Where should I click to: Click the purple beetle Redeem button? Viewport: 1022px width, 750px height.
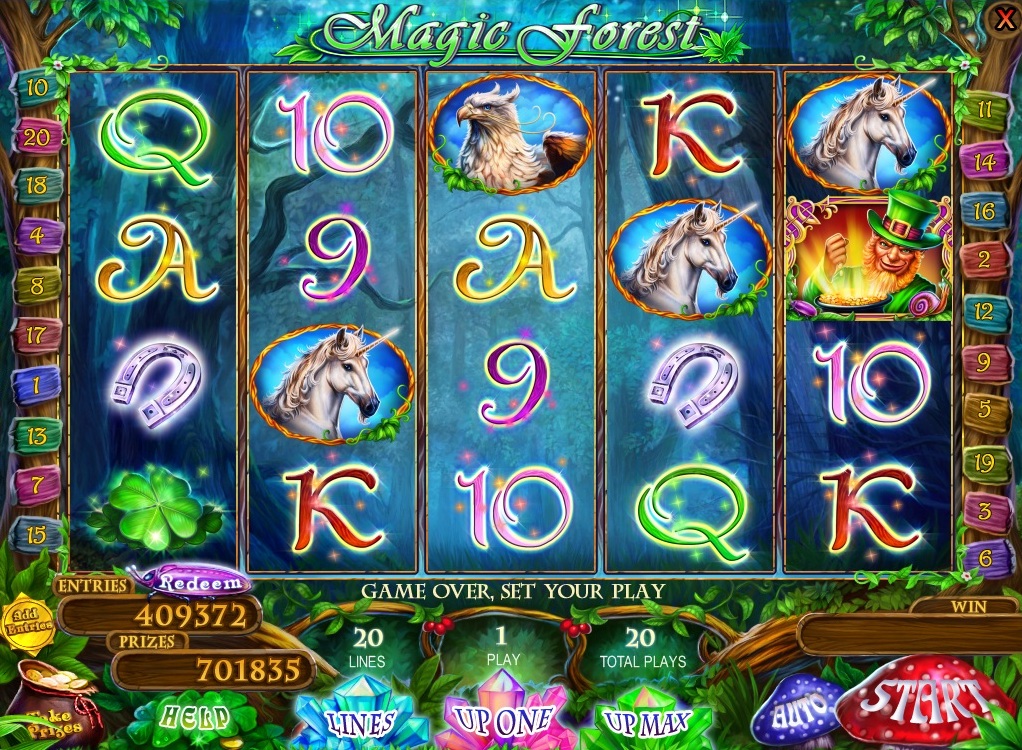click(198, 582)
